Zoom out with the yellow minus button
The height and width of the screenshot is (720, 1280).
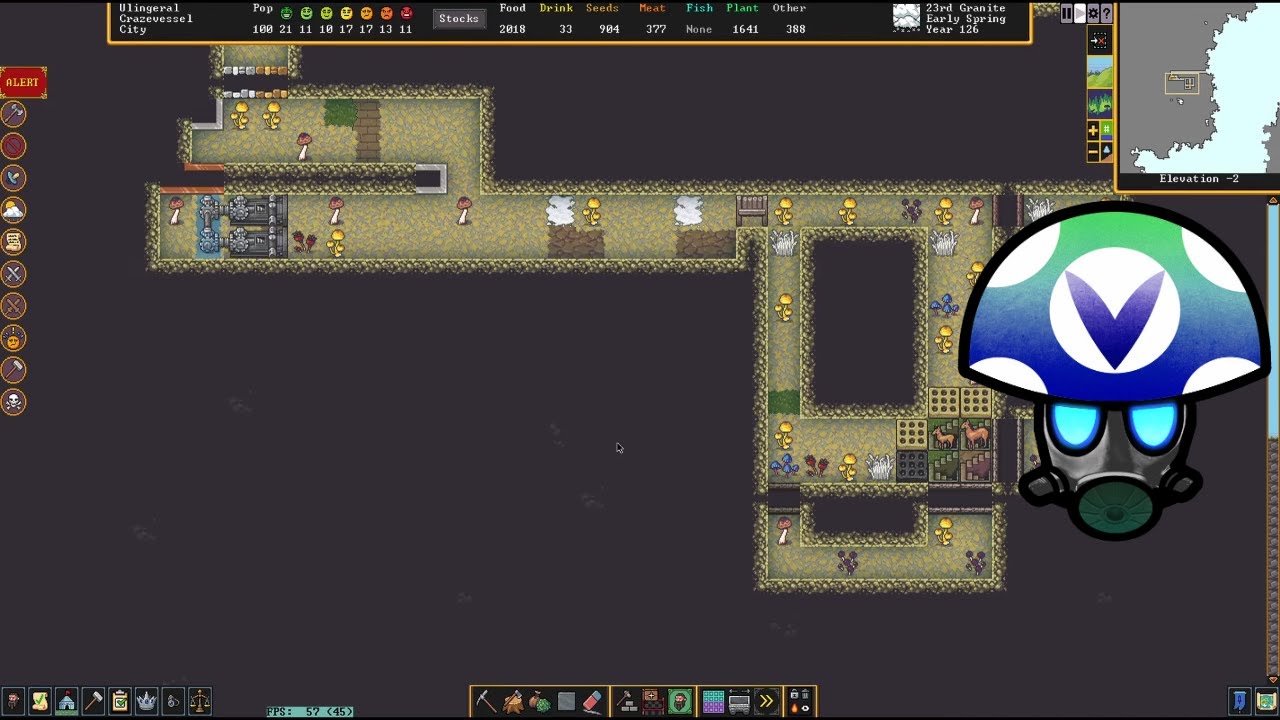click(1093, 151)
